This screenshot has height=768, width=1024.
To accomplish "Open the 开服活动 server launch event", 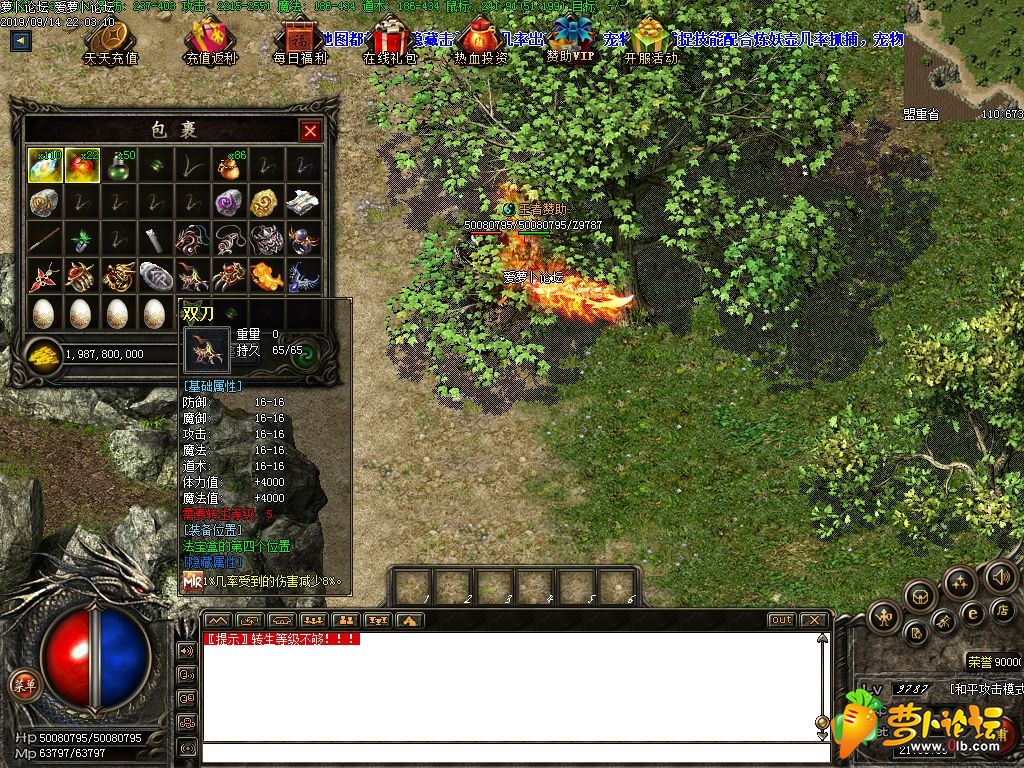I will [x=650, y=38].
